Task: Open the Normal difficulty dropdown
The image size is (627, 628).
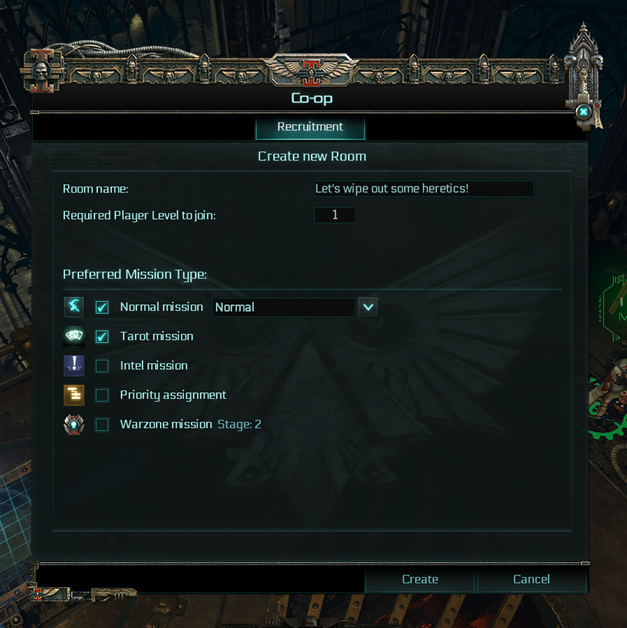Action: coord(368,307)
